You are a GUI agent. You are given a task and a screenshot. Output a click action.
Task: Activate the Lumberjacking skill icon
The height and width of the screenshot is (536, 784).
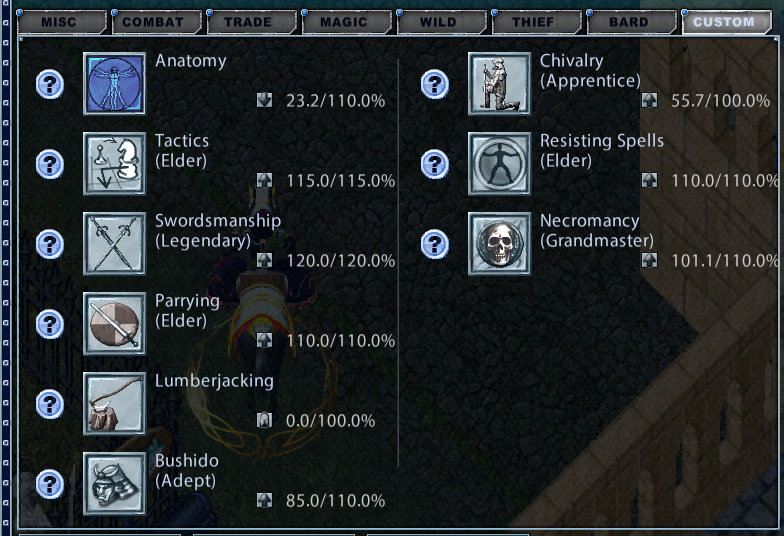114,404
